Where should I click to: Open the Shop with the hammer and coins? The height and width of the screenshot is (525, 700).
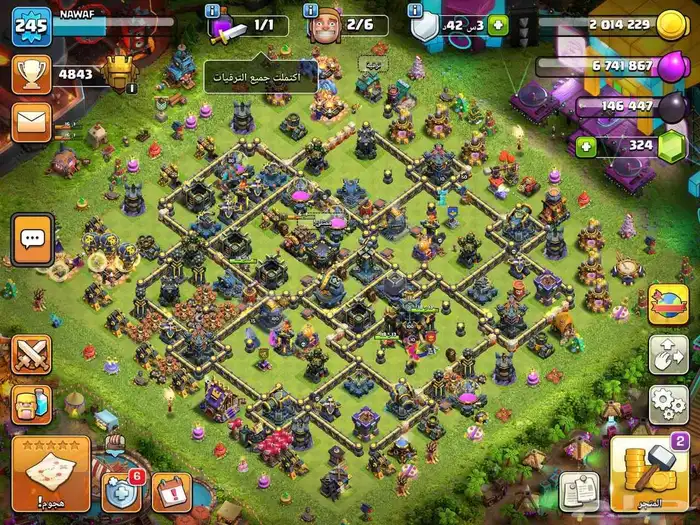[x=650, y=472]
